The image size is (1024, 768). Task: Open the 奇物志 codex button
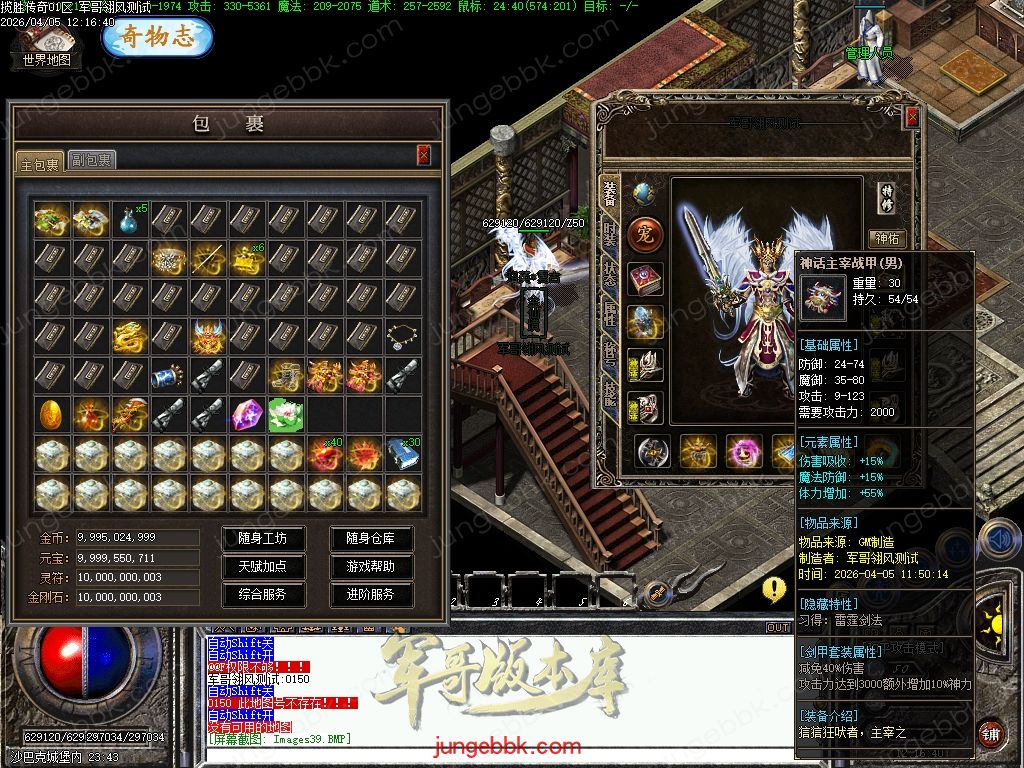157,38
